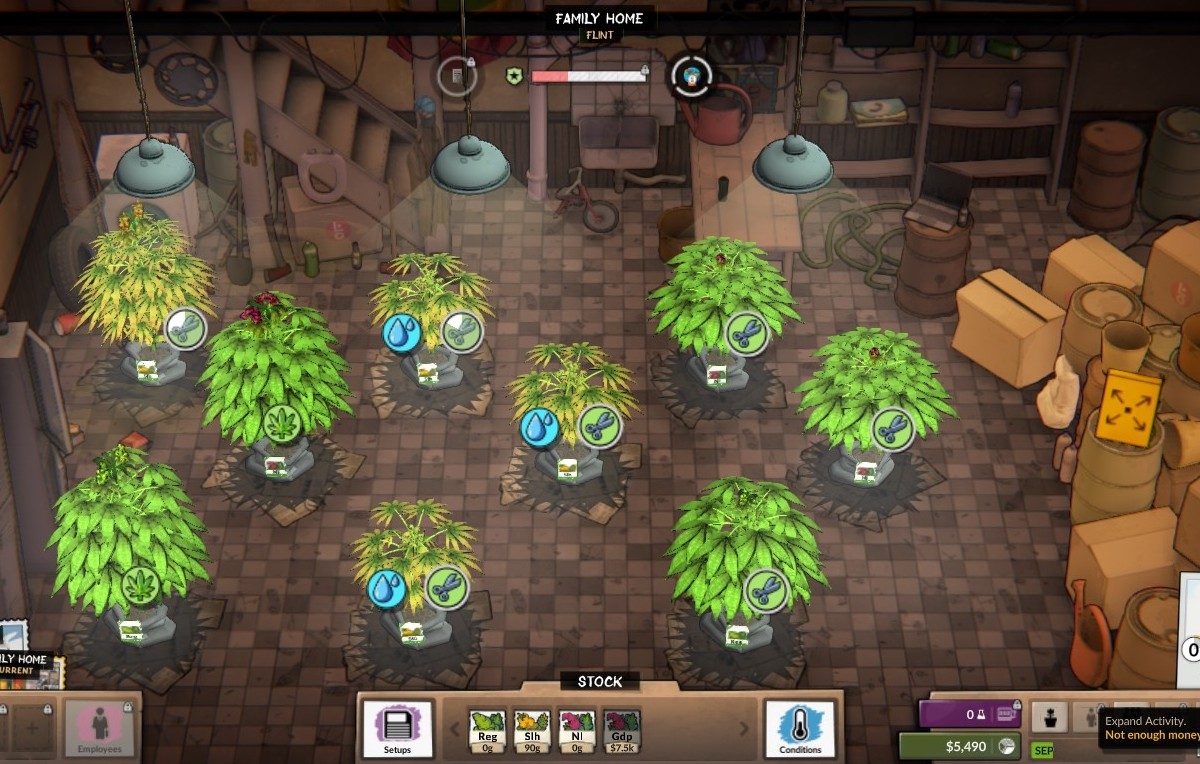Image resolution: width=1200 pixels, height=764 pixels.
Task: Show next stock items with right arrow
Action: click(x=743, y=729)
